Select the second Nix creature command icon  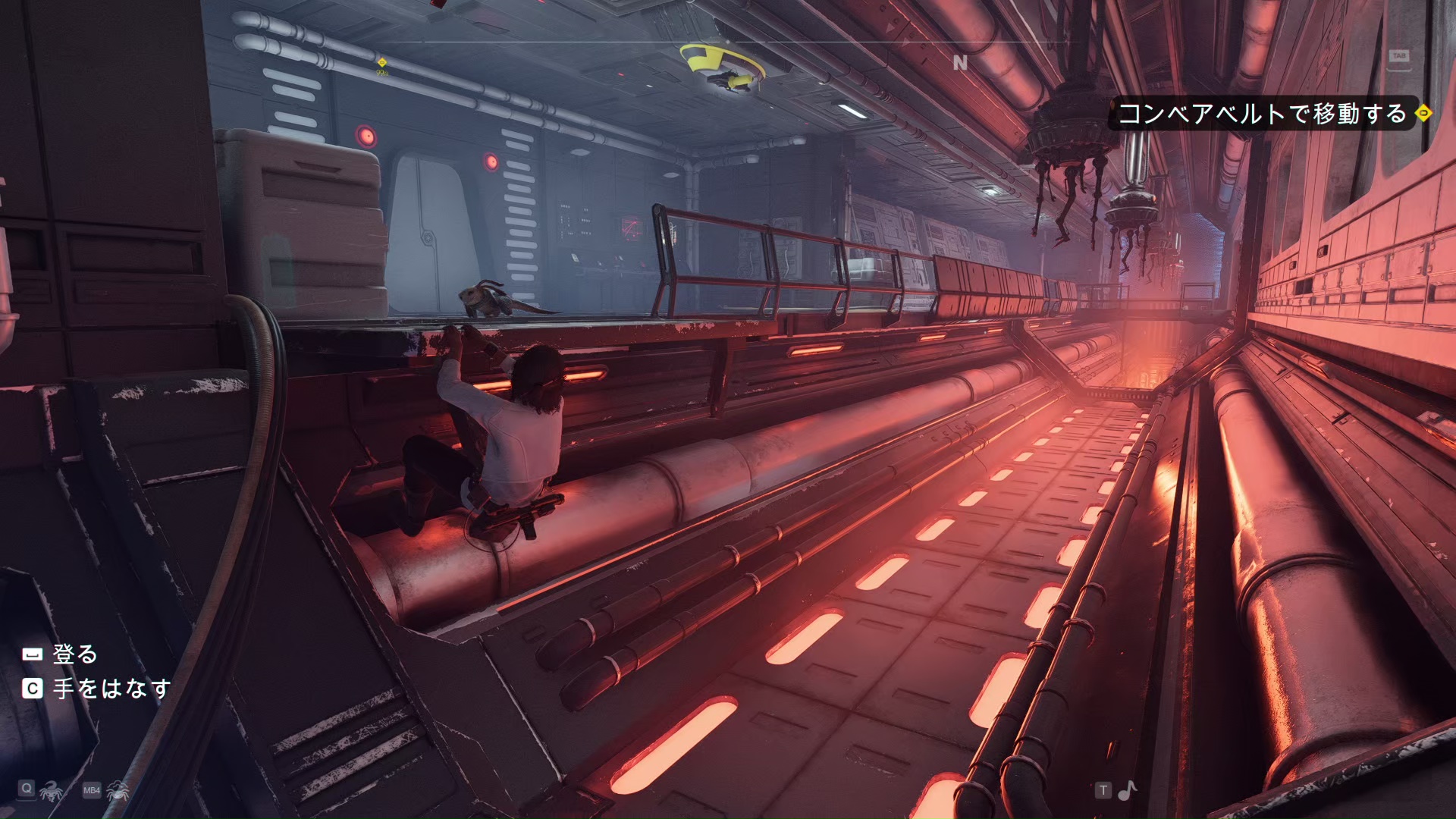click(x=118, y=790)
